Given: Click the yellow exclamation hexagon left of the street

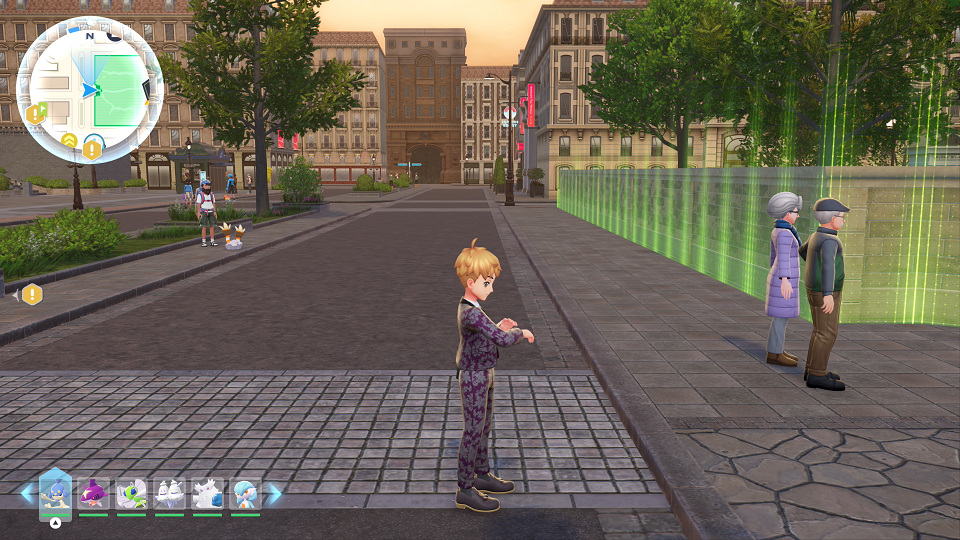Looking at the screenshot, I should 33,294.
